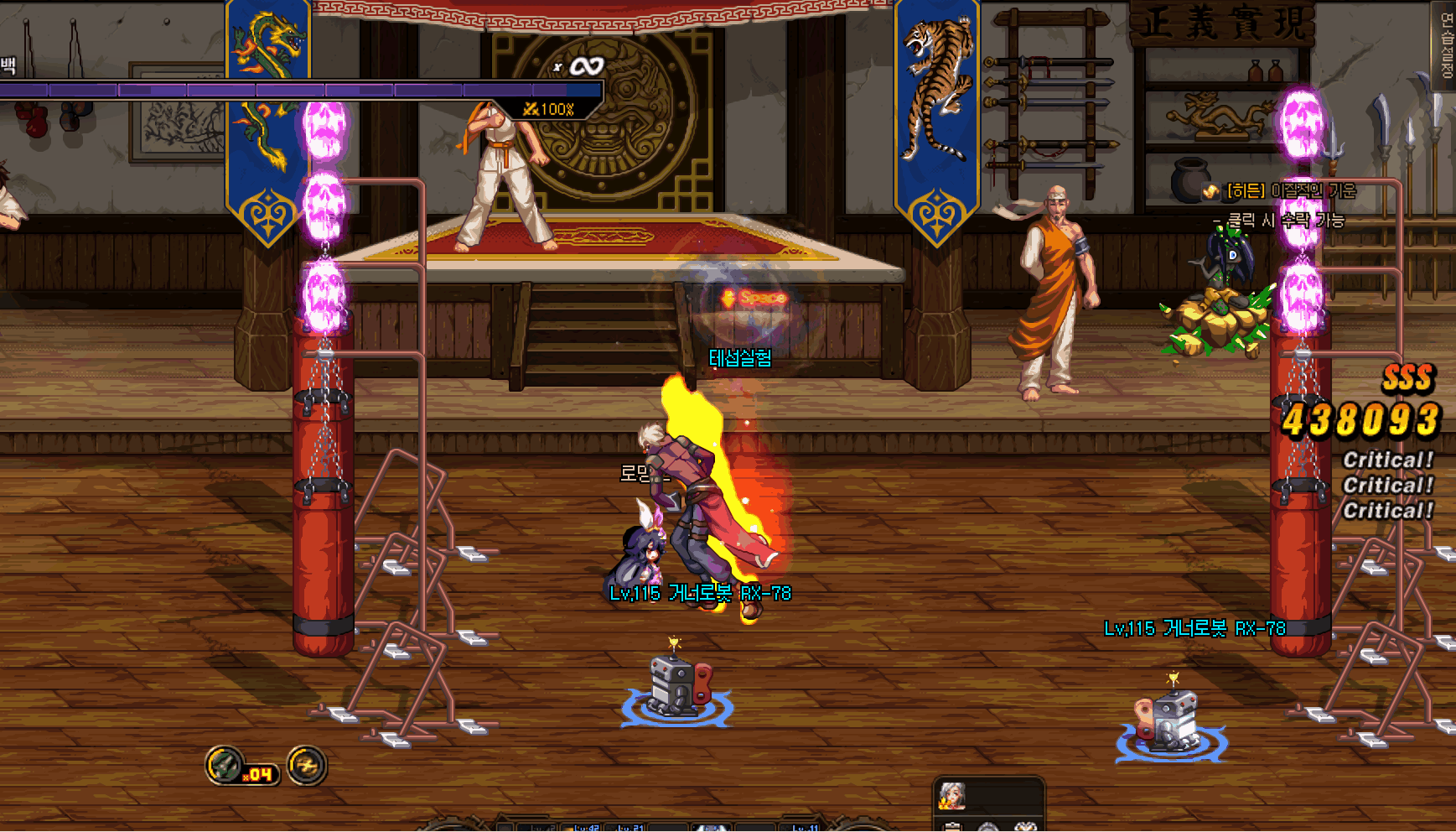
Task: Toggle the 100% damage gauge display
Action: pos(549,107)
